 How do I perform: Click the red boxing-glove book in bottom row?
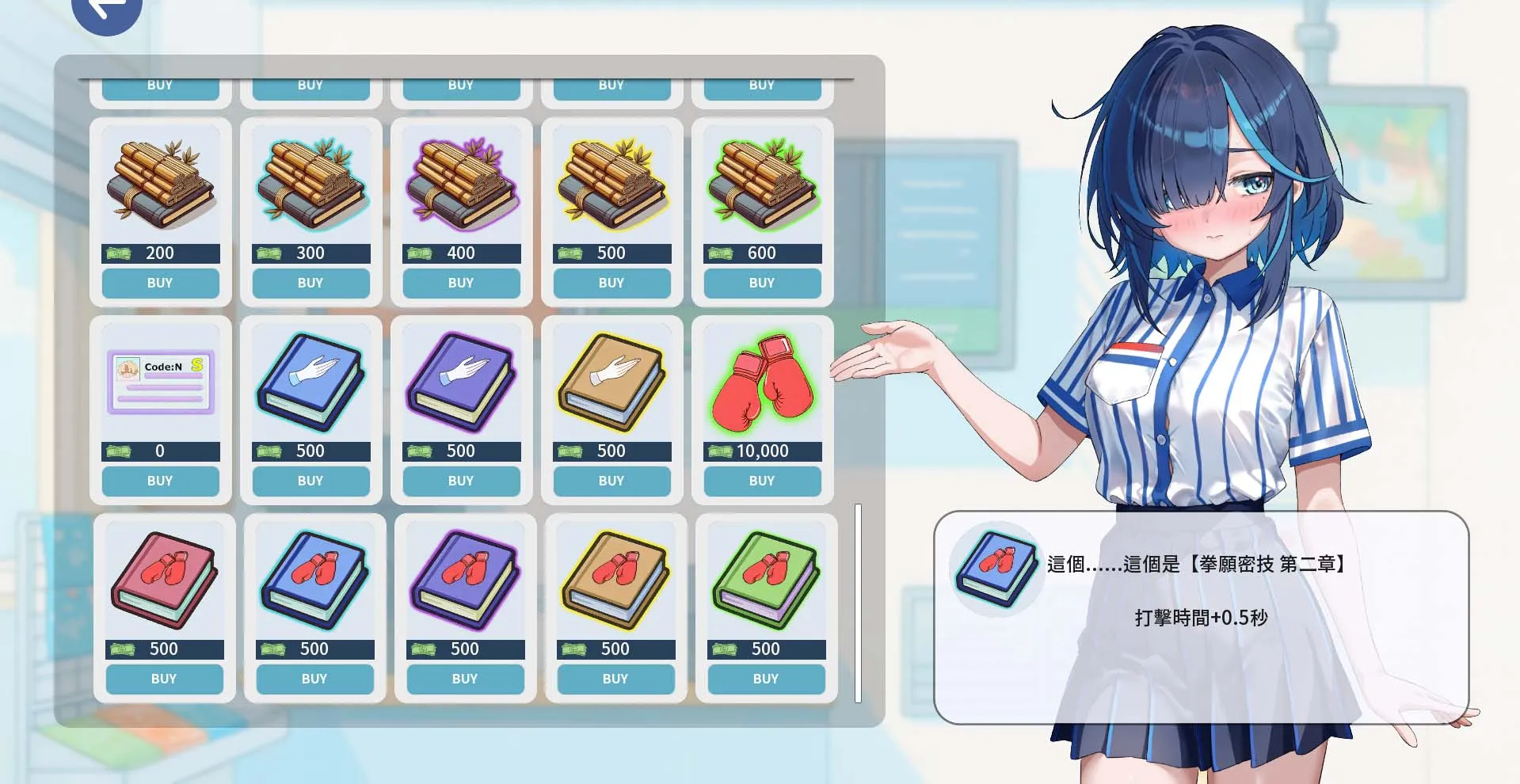(x=164, y=580)
